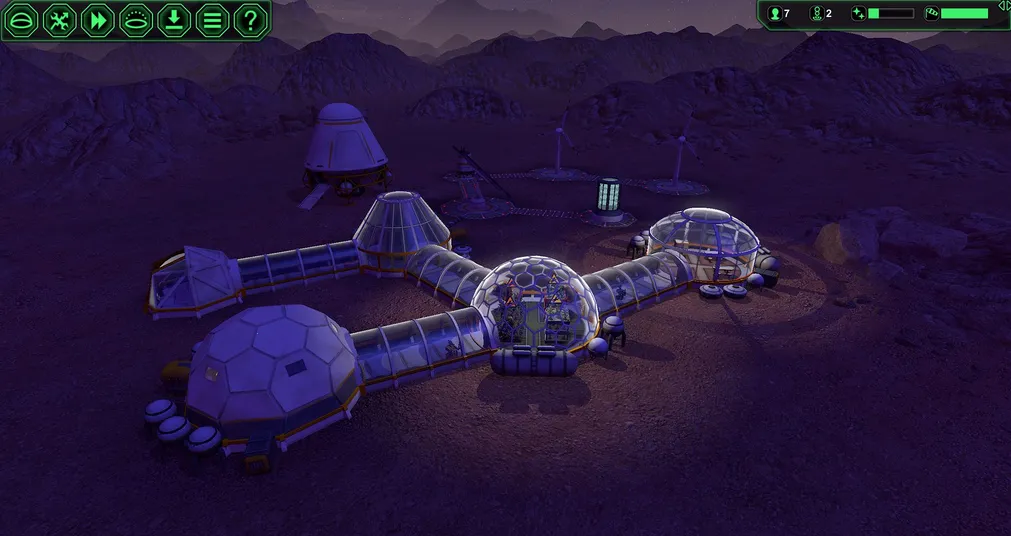Toggle the status panel arrows in corner
Image resolution: width=1011 pixels, height=536 pixels.
[x=1003, y=6]
